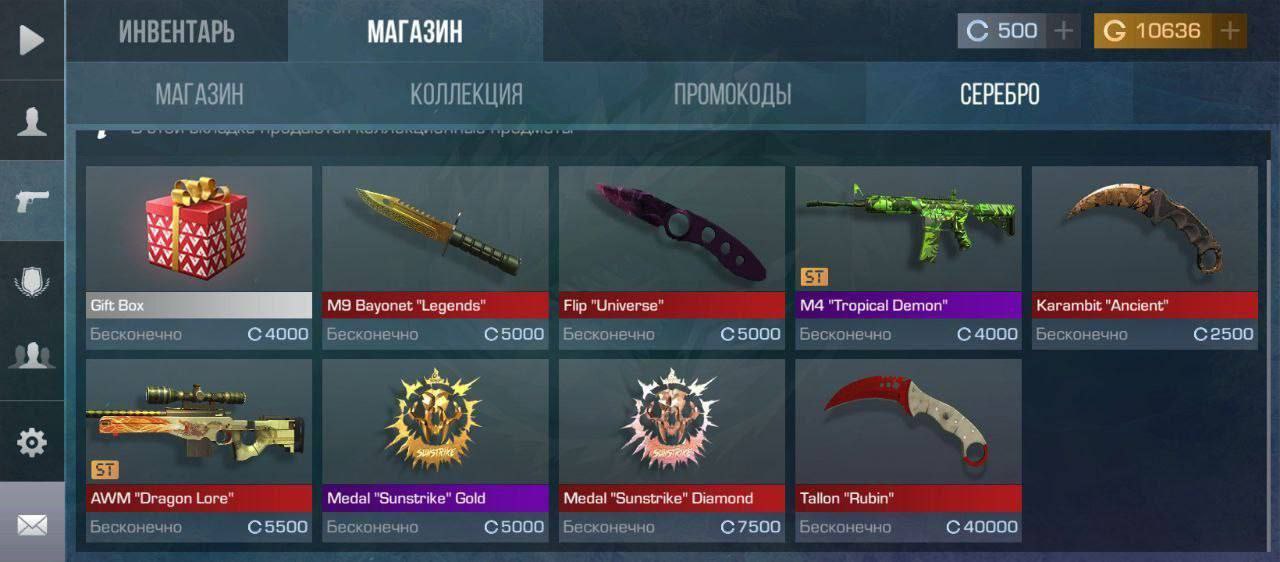Open the friends group sidebar icon
Screen dimensions: 1280x562
point(32,358)
